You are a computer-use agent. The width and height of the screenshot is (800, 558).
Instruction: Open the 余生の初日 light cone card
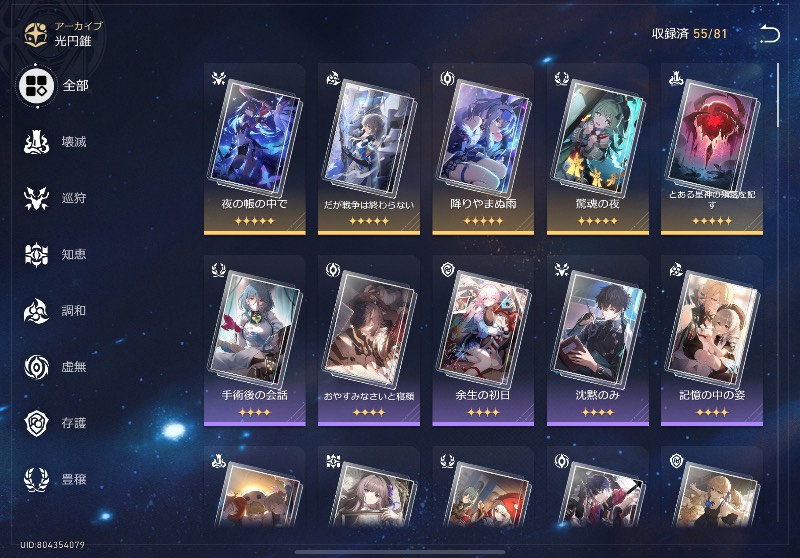482,340
